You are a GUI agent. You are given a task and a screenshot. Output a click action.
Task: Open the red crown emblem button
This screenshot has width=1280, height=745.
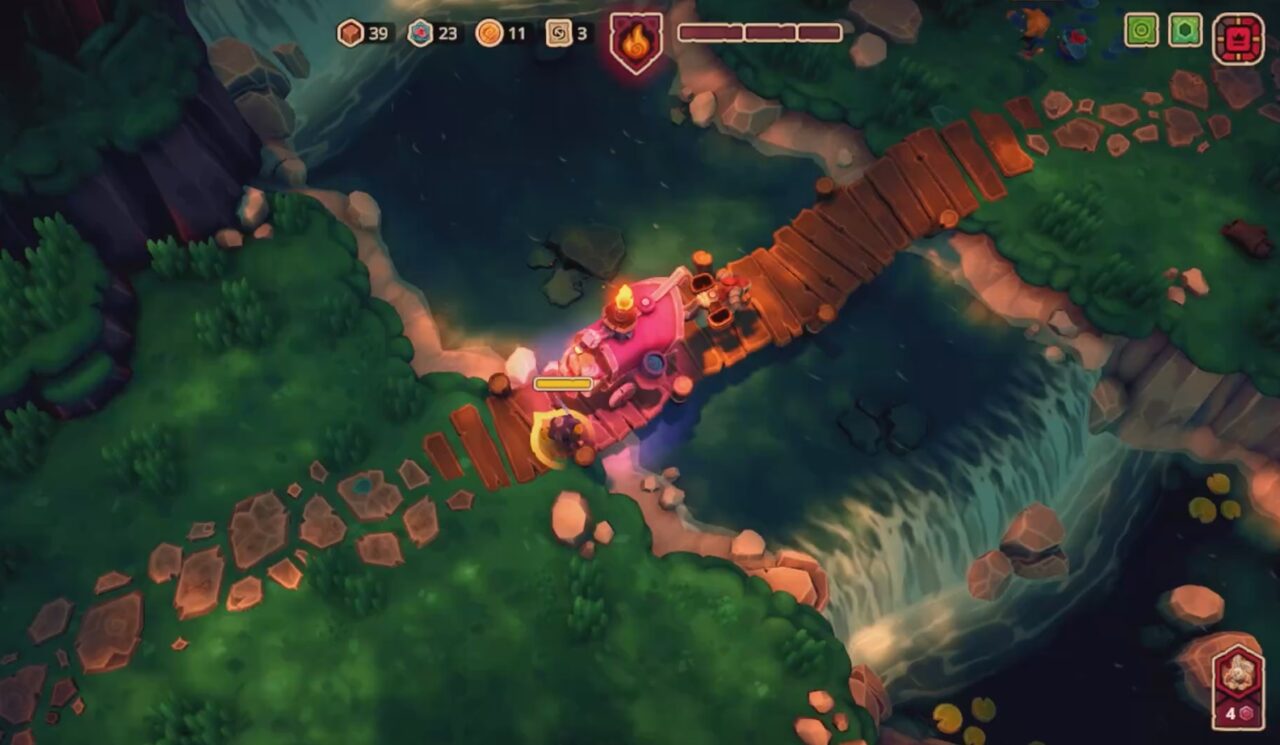[1238, 38]
